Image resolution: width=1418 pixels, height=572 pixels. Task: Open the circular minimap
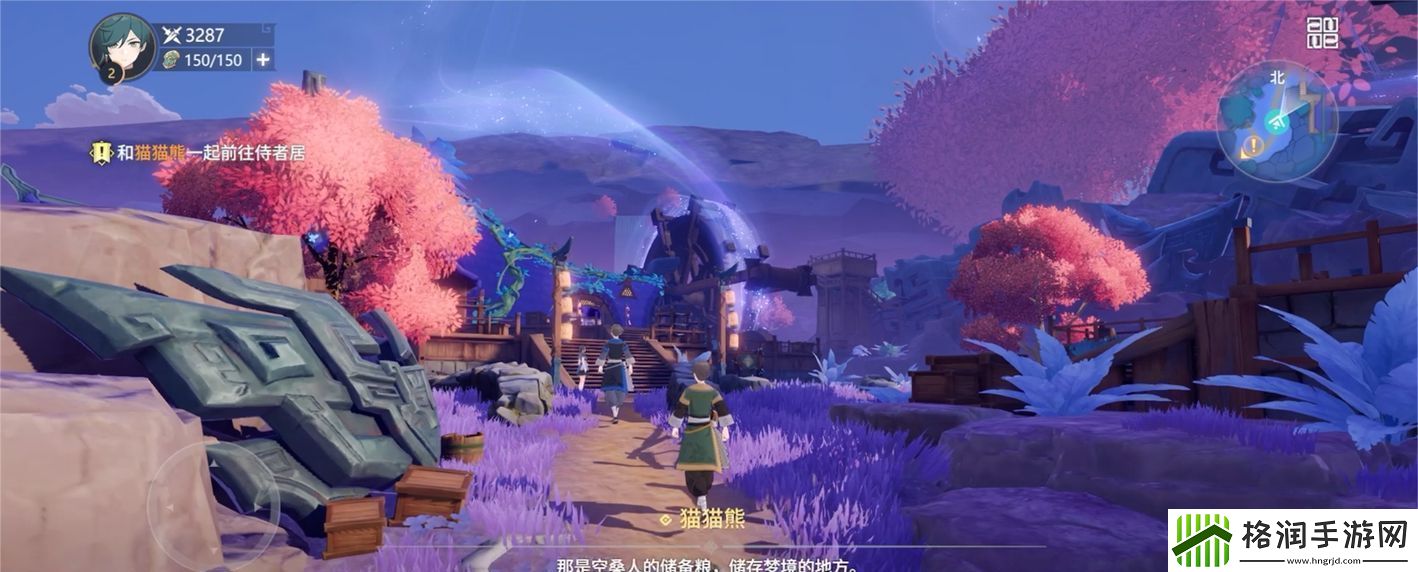[x=1277, y=121]
